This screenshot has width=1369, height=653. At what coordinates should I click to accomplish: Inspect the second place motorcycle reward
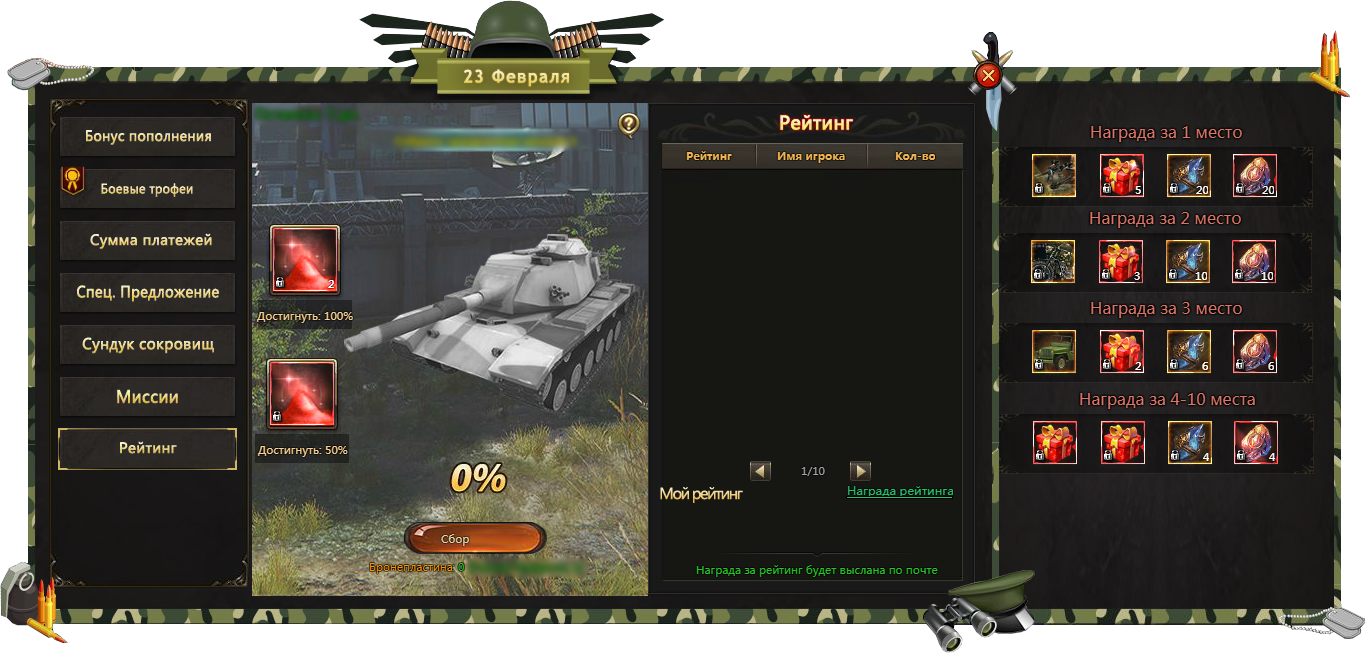(1054, 262)
